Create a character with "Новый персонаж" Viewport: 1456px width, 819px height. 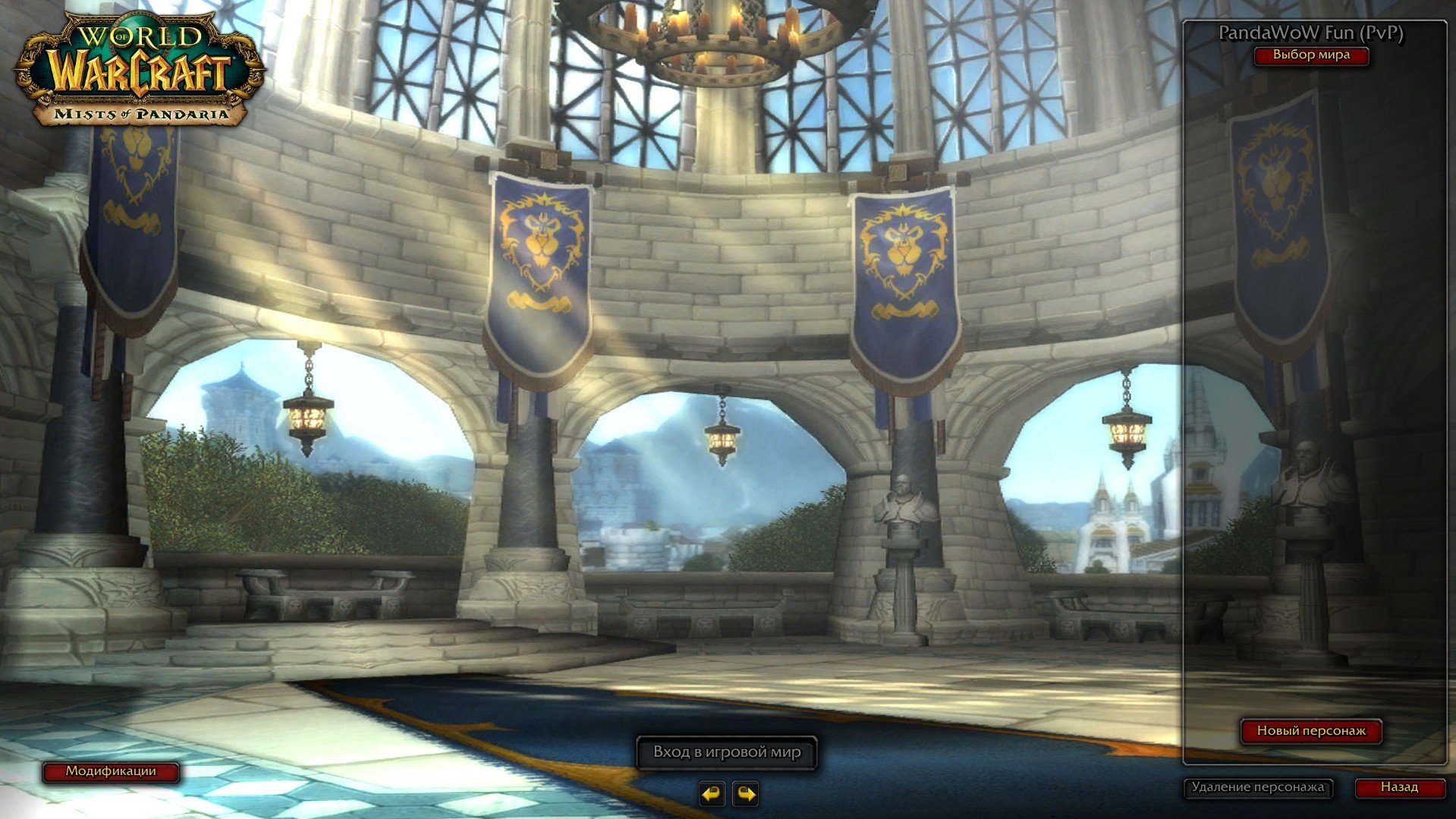coord(1311,731)
